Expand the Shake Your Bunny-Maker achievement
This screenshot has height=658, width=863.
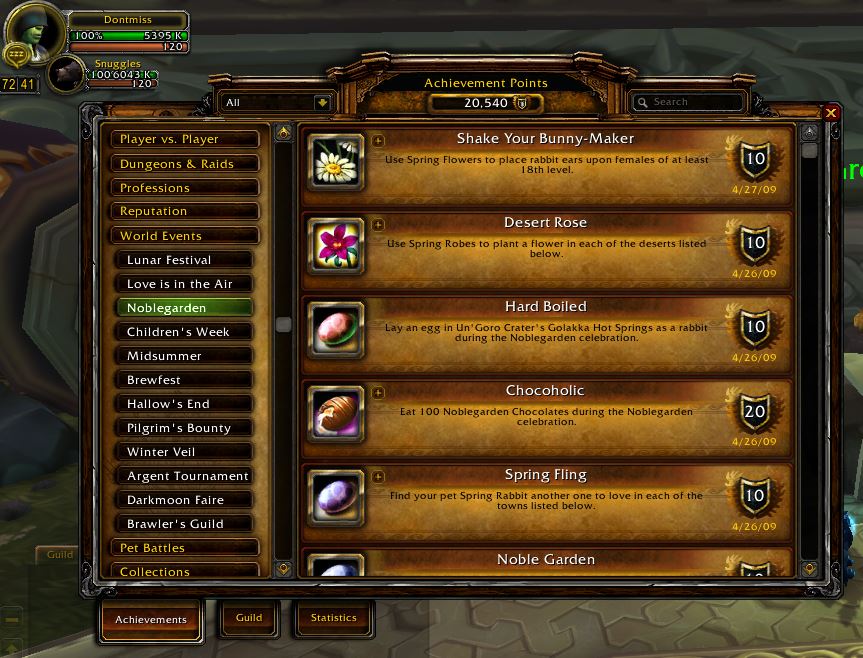point(378,141)
